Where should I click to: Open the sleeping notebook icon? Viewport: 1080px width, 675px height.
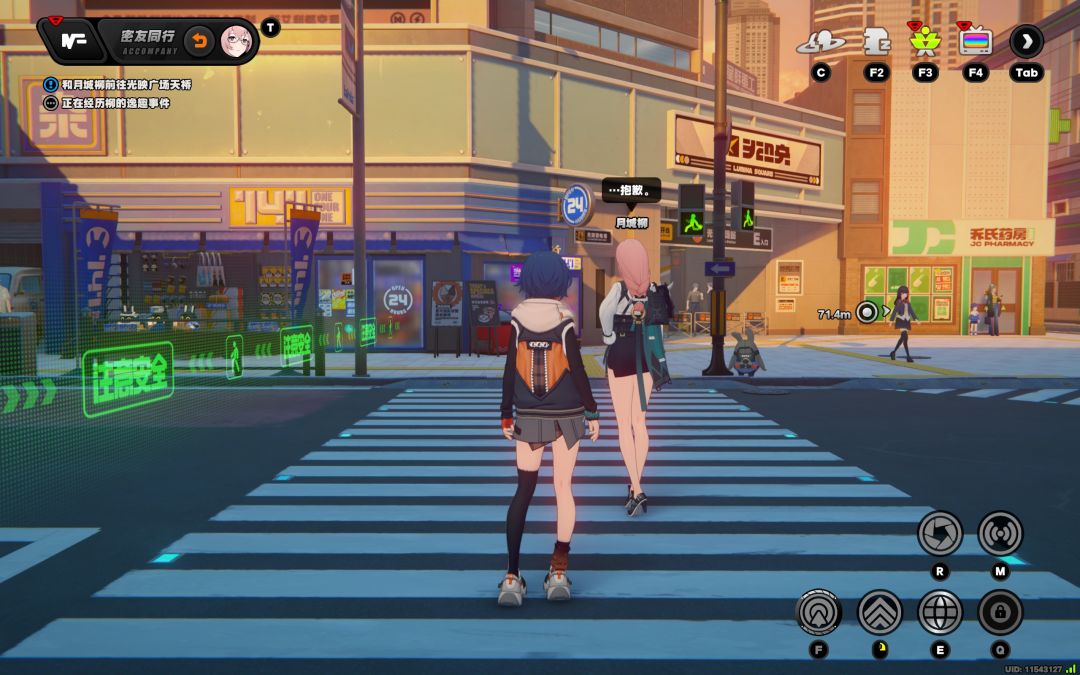tap(876, 41)
